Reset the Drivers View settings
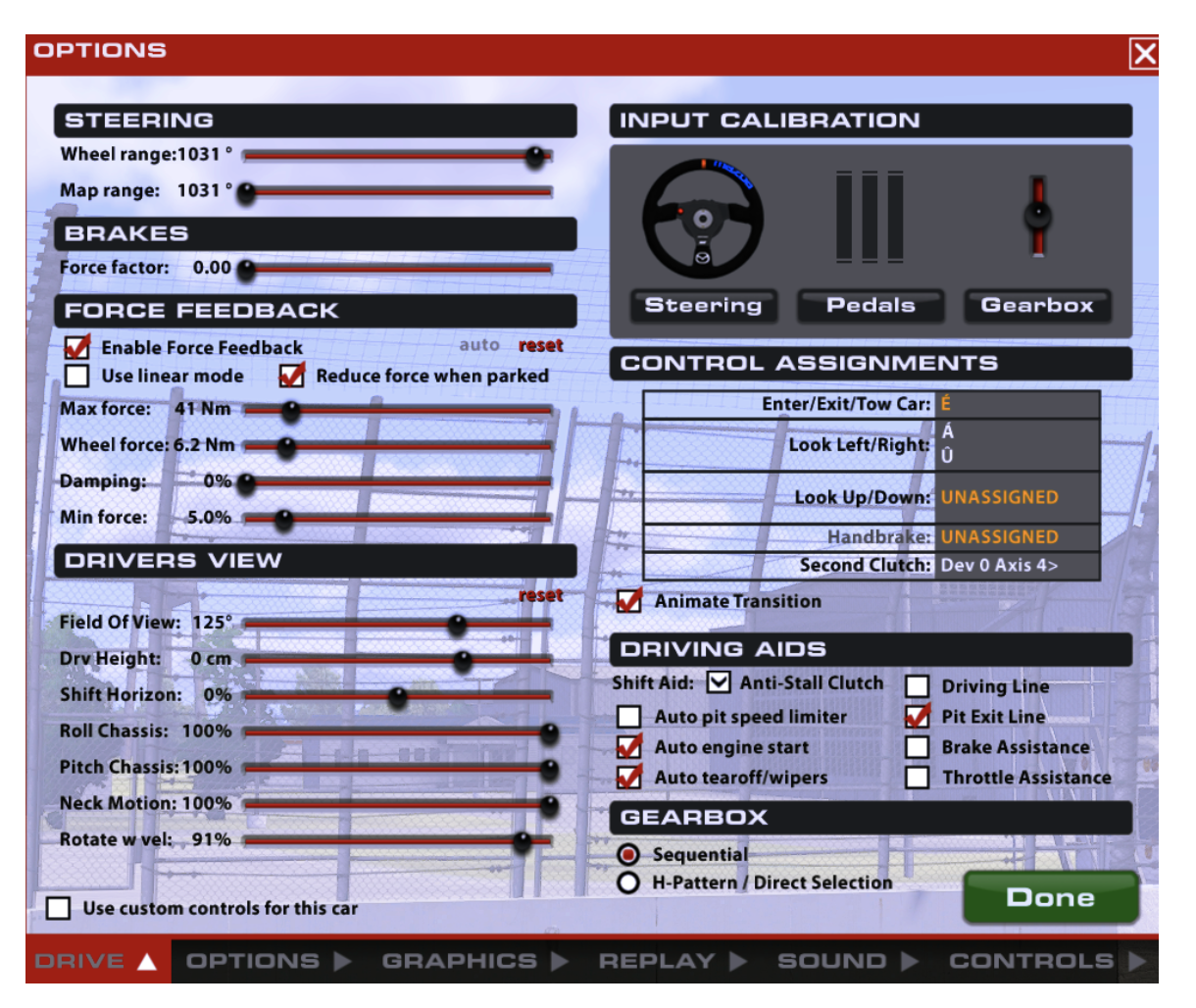Screen dimensions: 1196x1008 point(540,595)
